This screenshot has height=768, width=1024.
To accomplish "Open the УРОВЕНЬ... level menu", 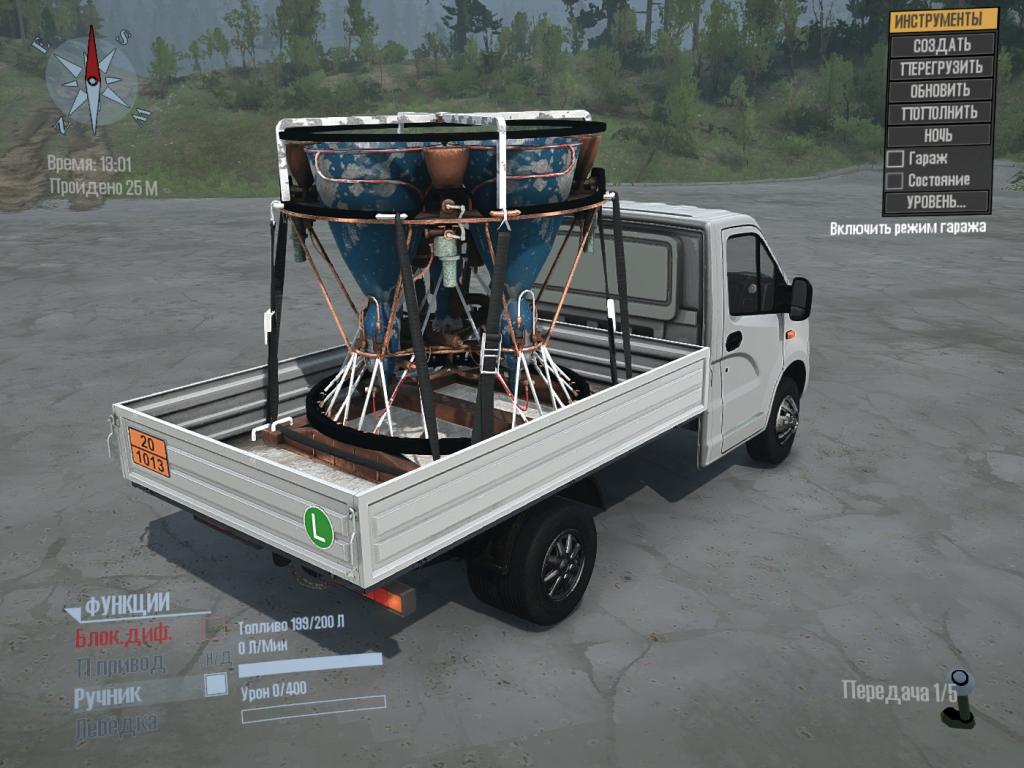I will tap(937, 202).
